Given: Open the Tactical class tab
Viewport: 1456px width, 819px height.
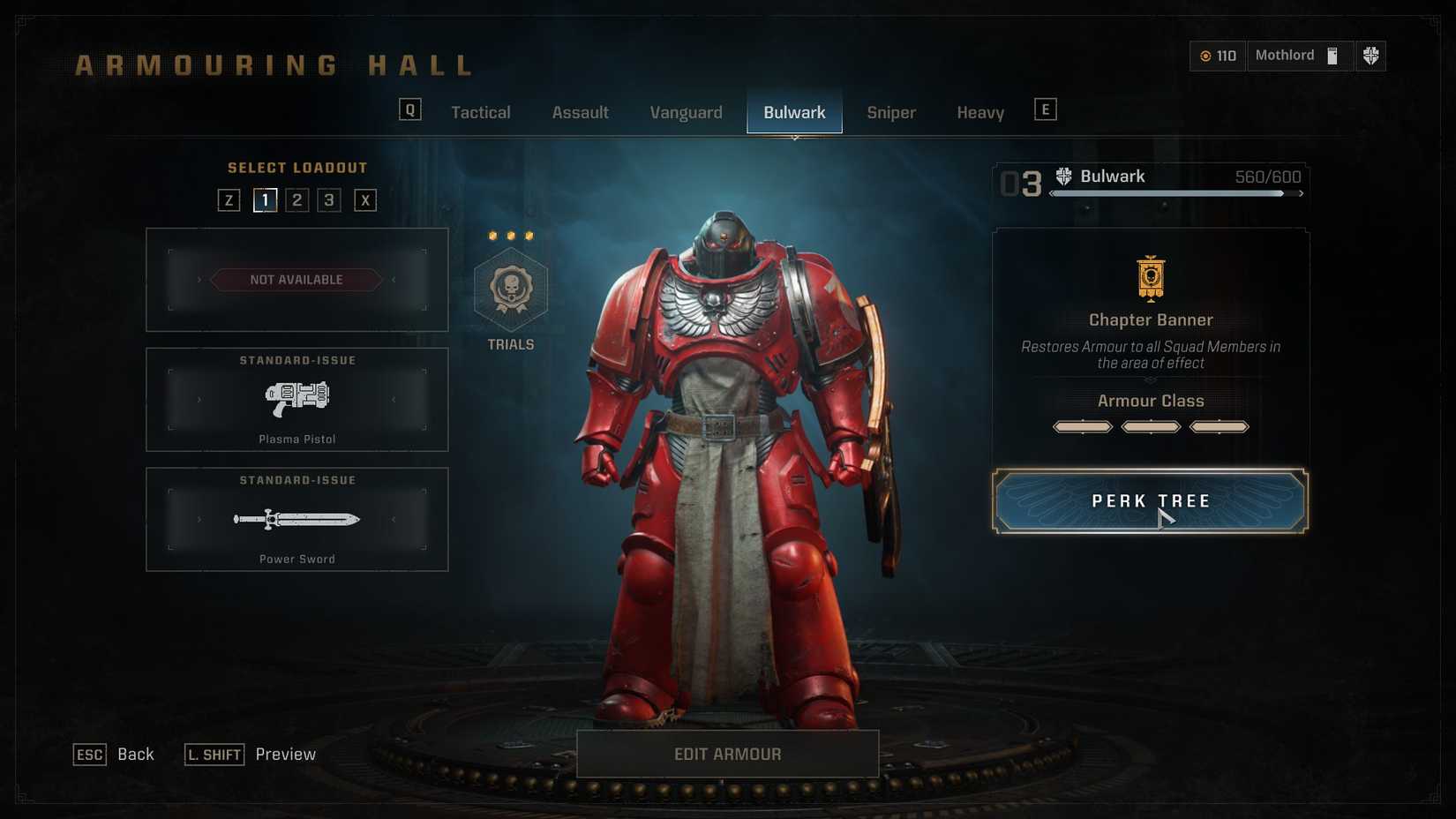Looking at the screenshot, I should [481, 112].
